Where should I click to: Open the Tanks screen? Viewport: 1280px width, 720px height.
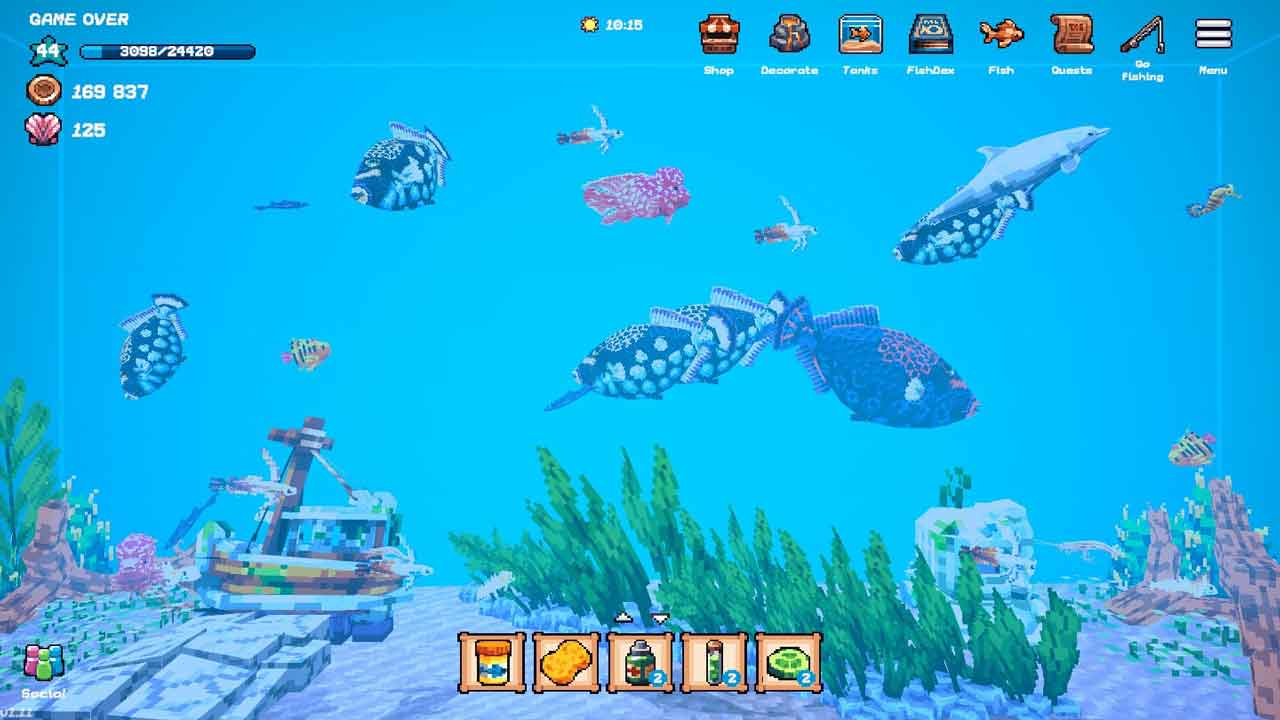[859, 36]
